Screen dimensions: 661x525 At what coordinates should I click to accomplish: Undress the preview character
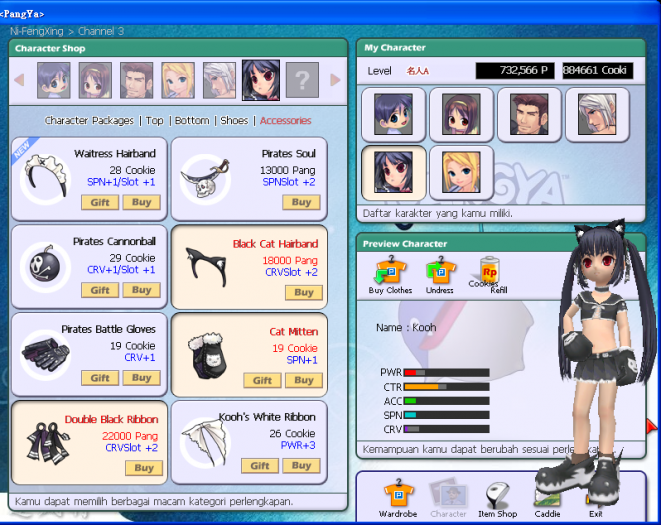[x=440, y=275]
